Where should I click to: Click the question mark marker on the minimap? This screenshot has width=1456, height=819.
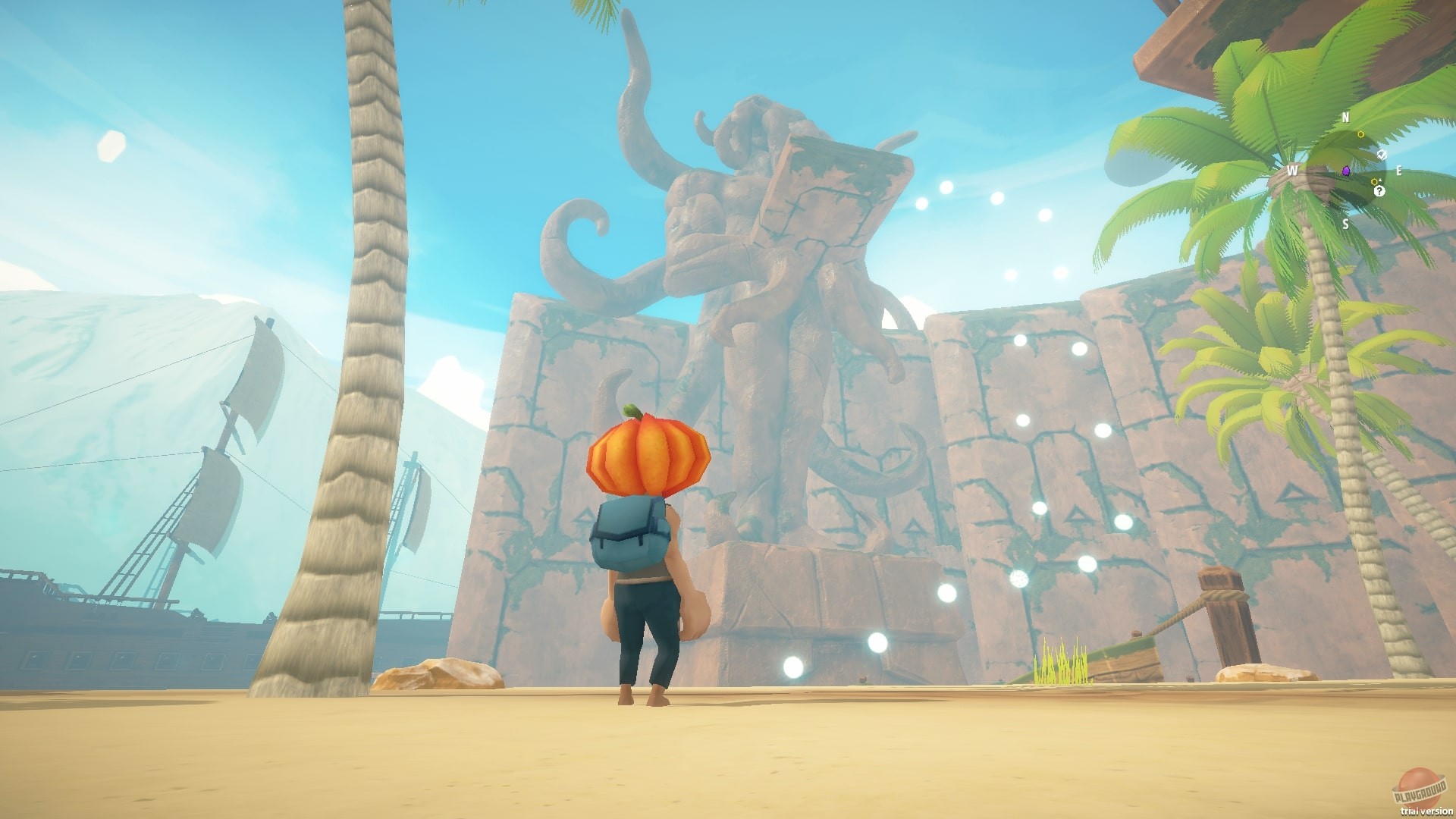(x=1379, y=191)
